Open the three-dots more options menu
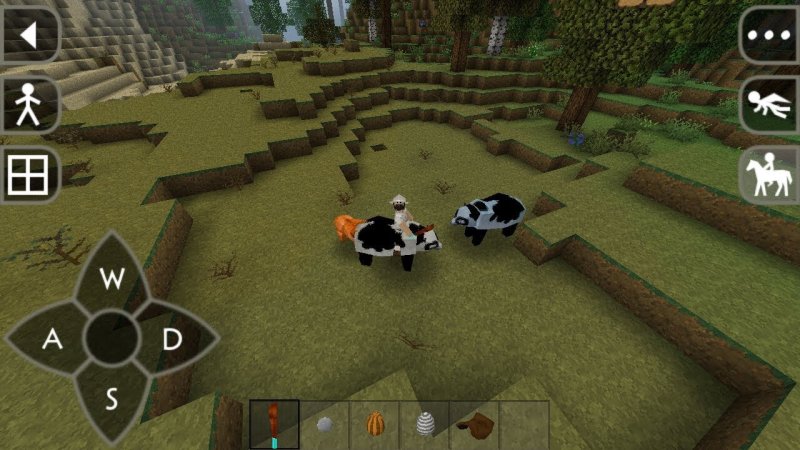The height and width of the screenshot is (450, 800). [770, 36]
